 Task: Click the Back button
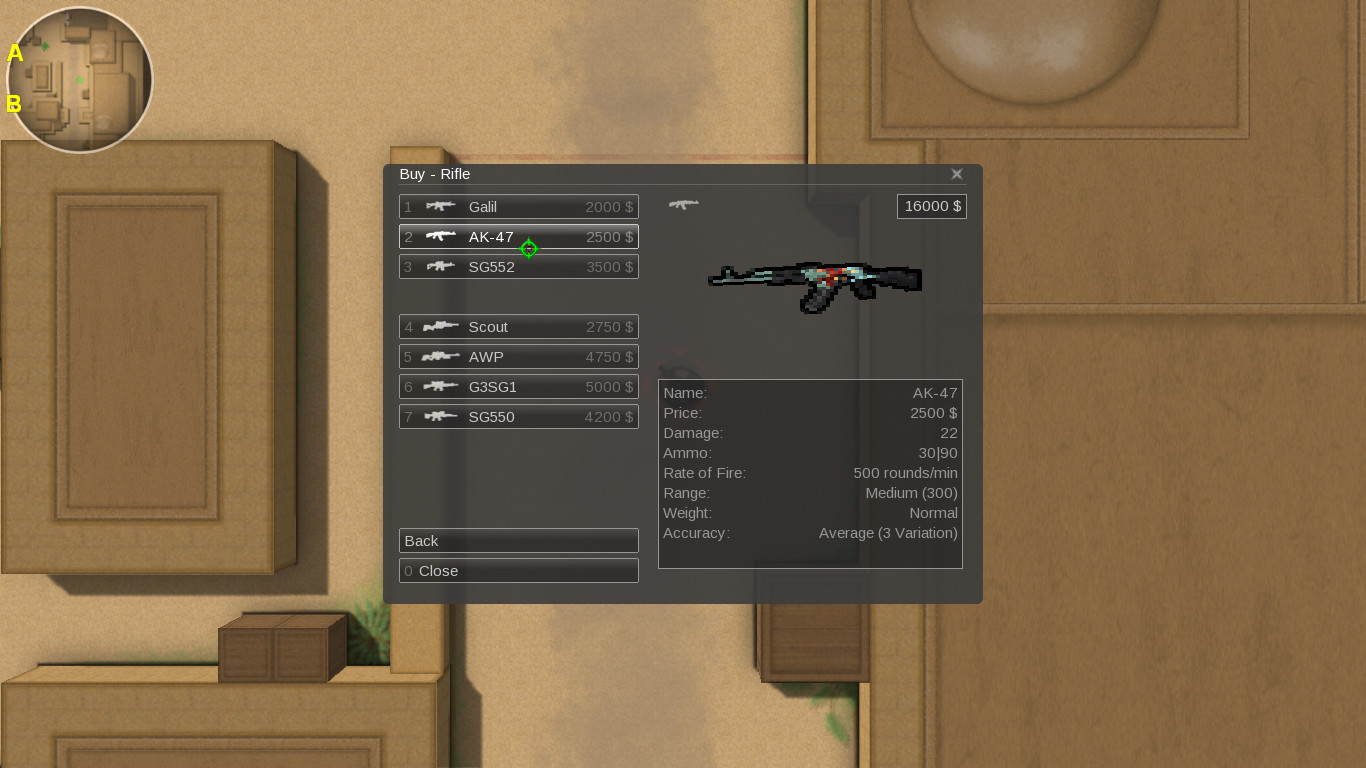coord(518,541)
